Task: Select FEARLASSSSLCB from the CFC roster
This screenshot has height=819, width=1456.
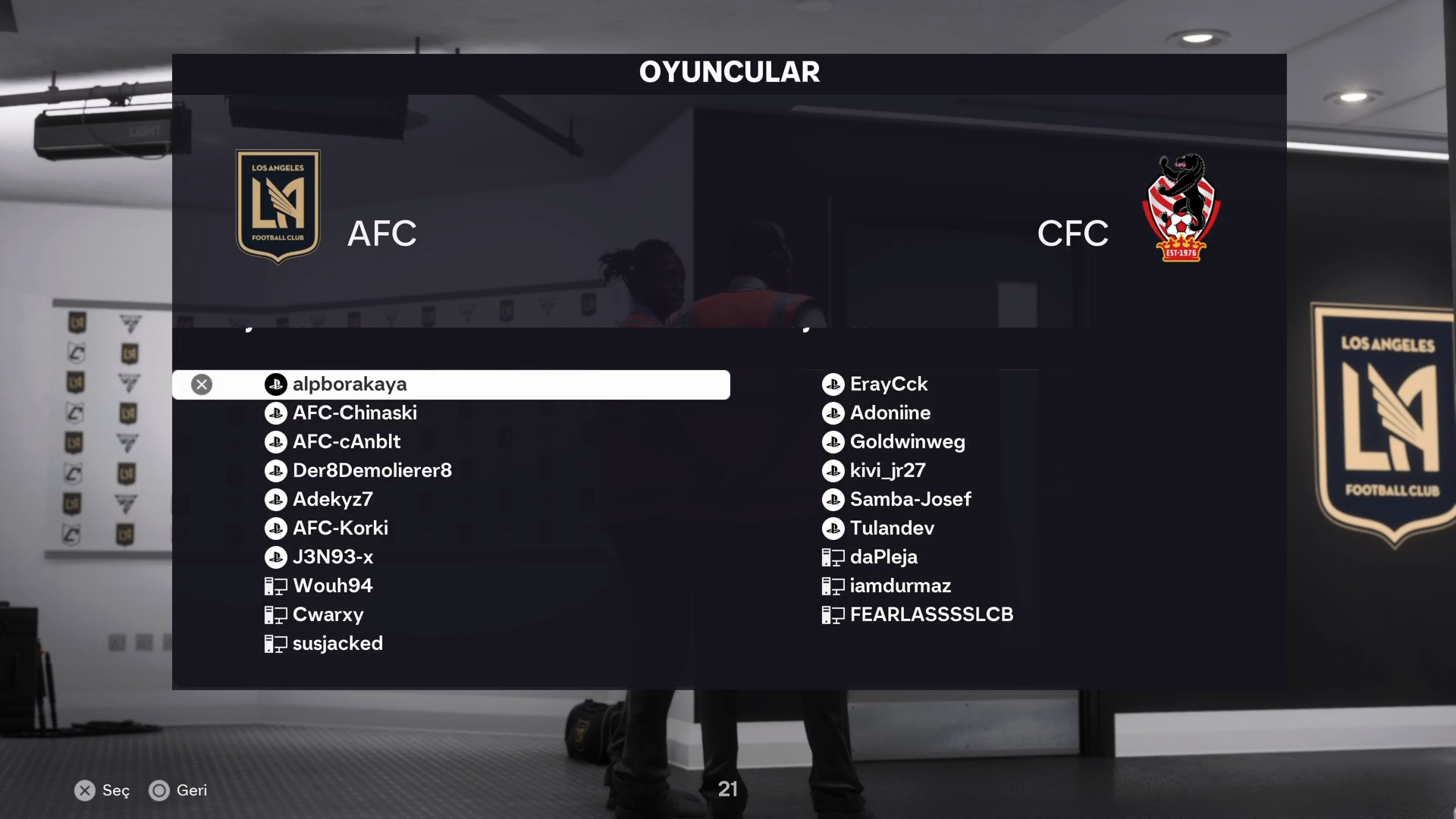Action: 931,615
